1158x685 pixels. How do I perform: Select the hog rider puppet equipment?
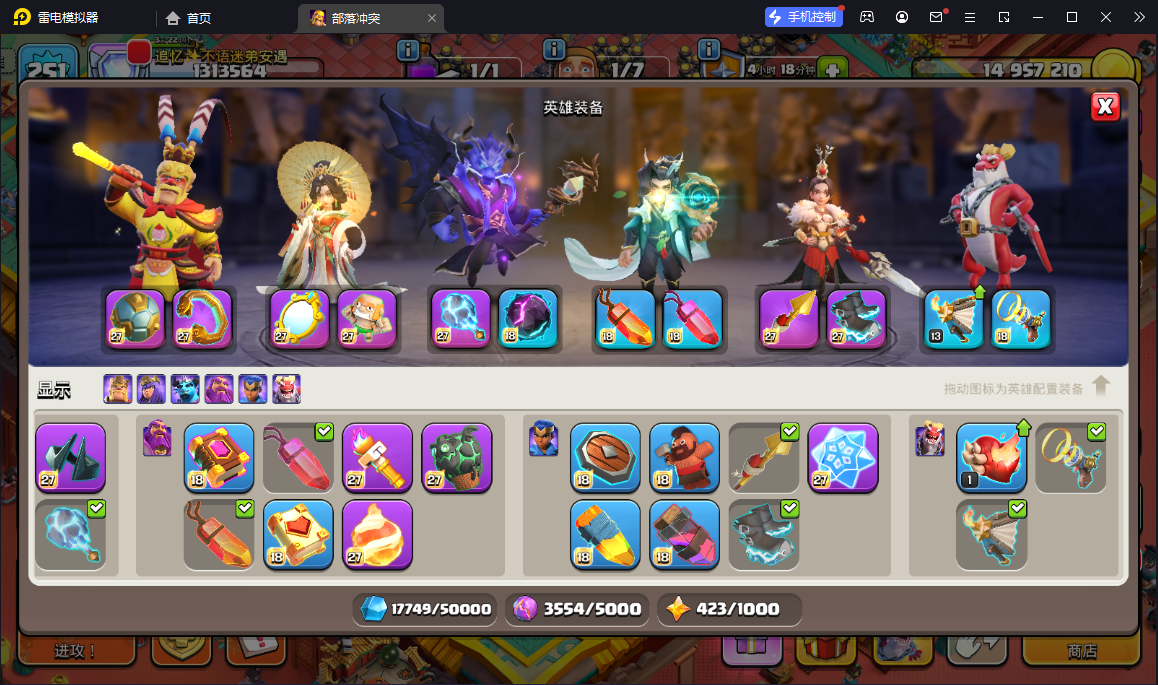tap(684, 458)
